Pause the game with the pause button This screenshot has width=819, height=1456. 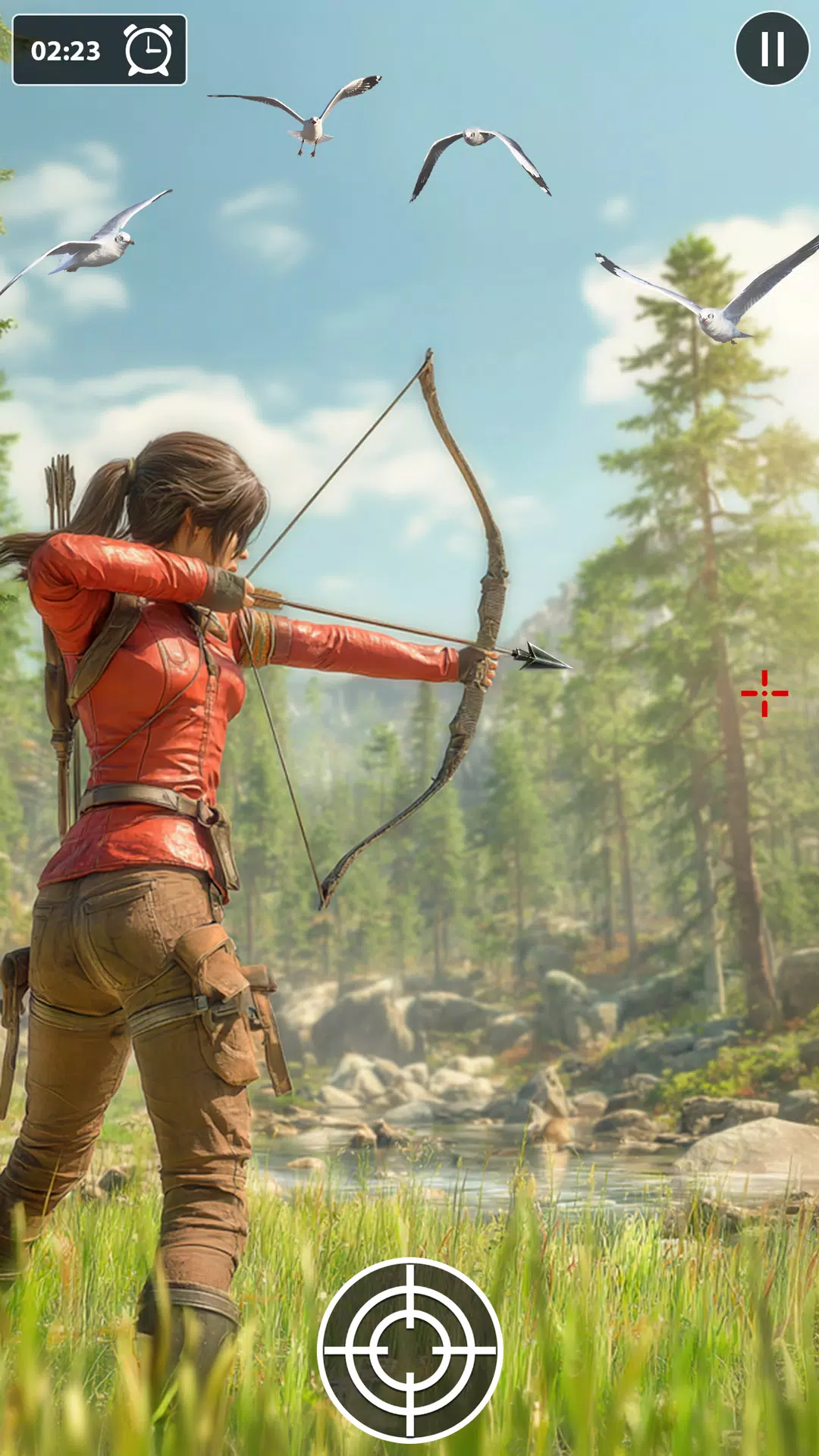click(772, 49)
